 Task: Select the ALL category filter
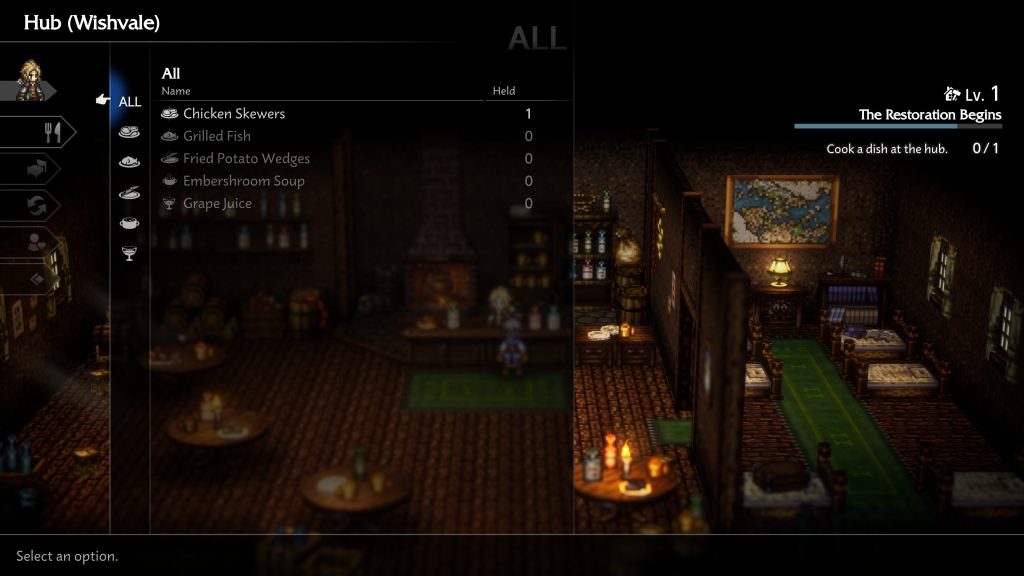coord(129,101)
